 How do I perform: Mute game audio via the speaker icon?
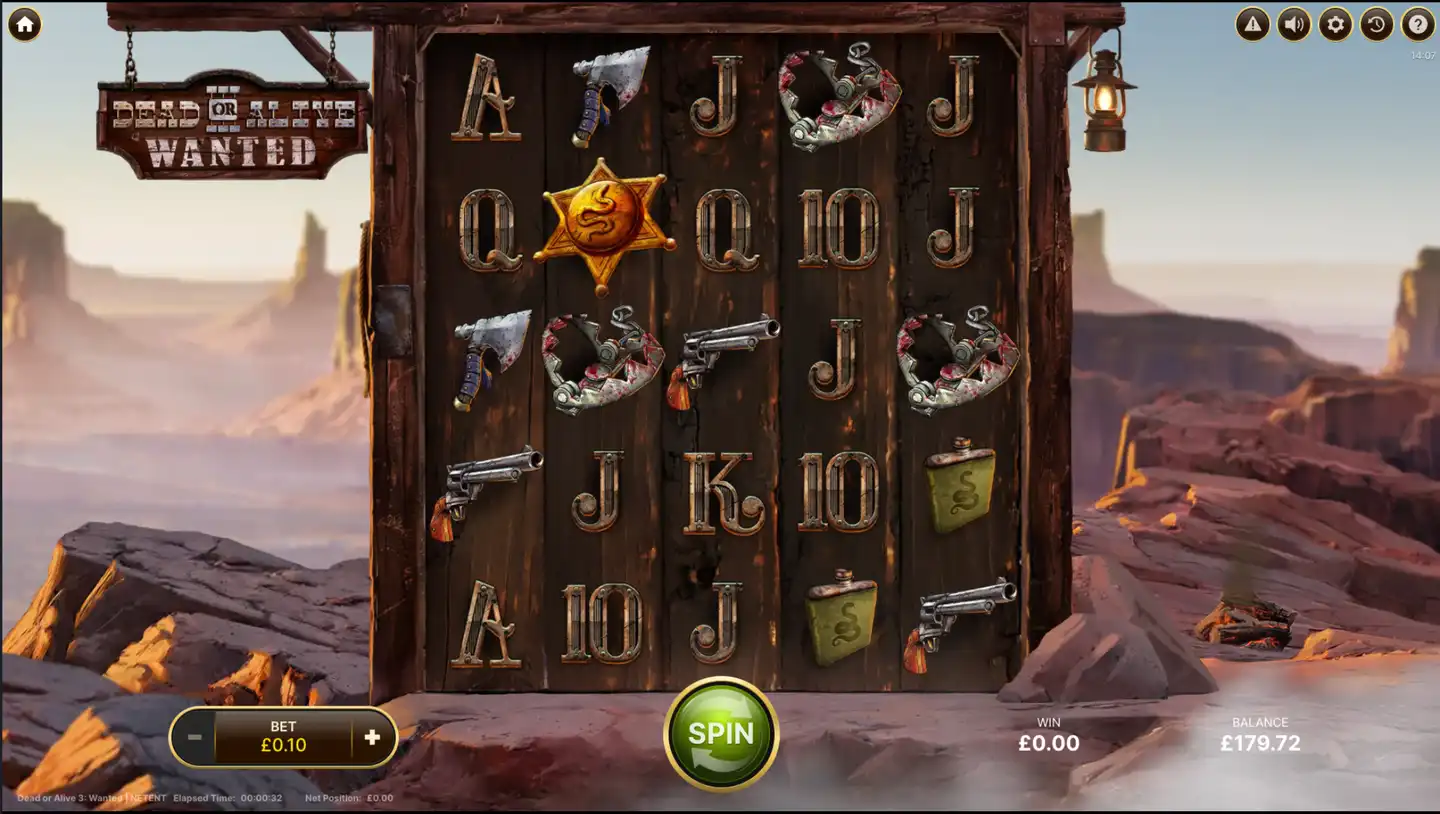click(1293, 23)
